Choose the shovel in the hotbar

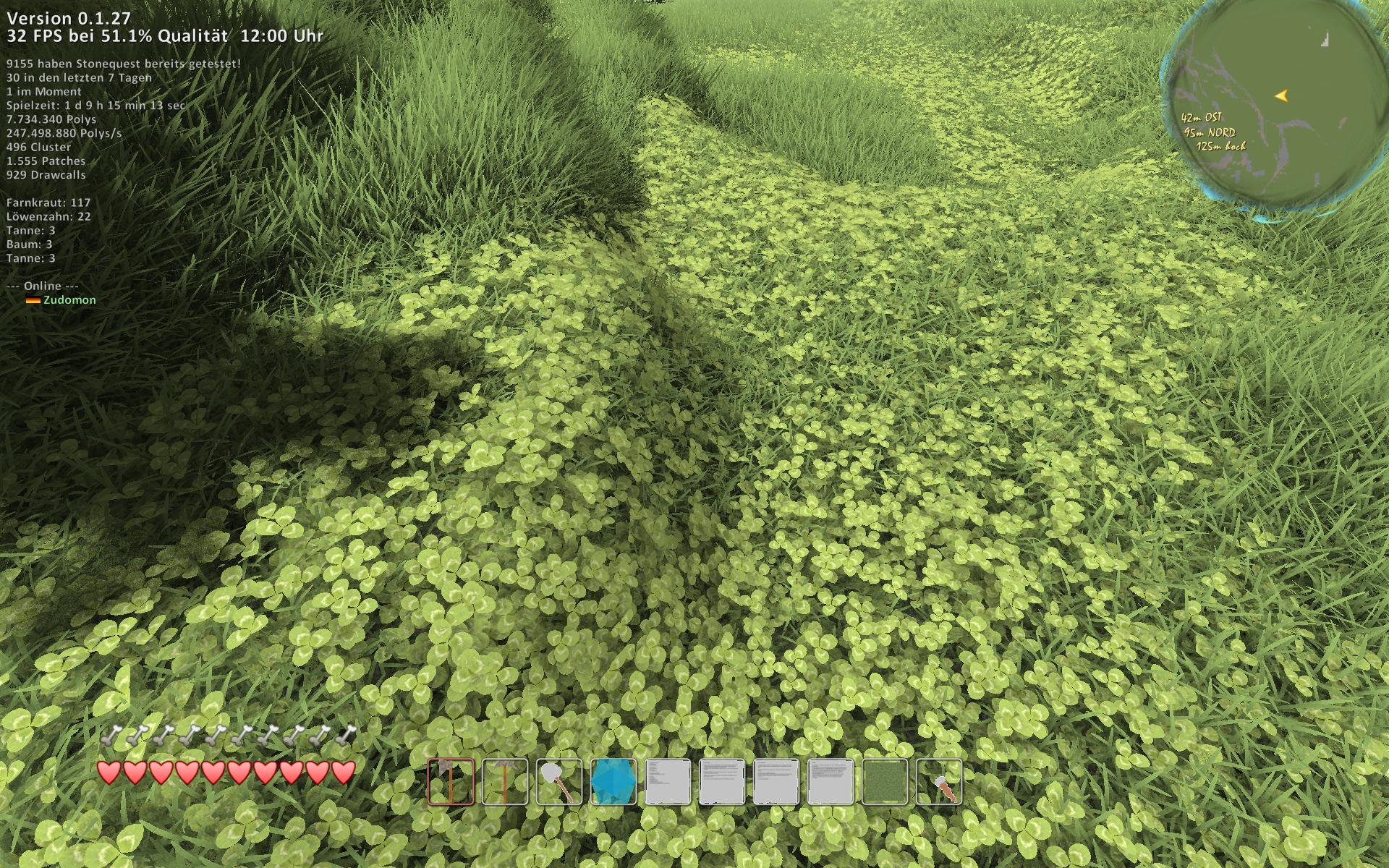pos(559,782)
